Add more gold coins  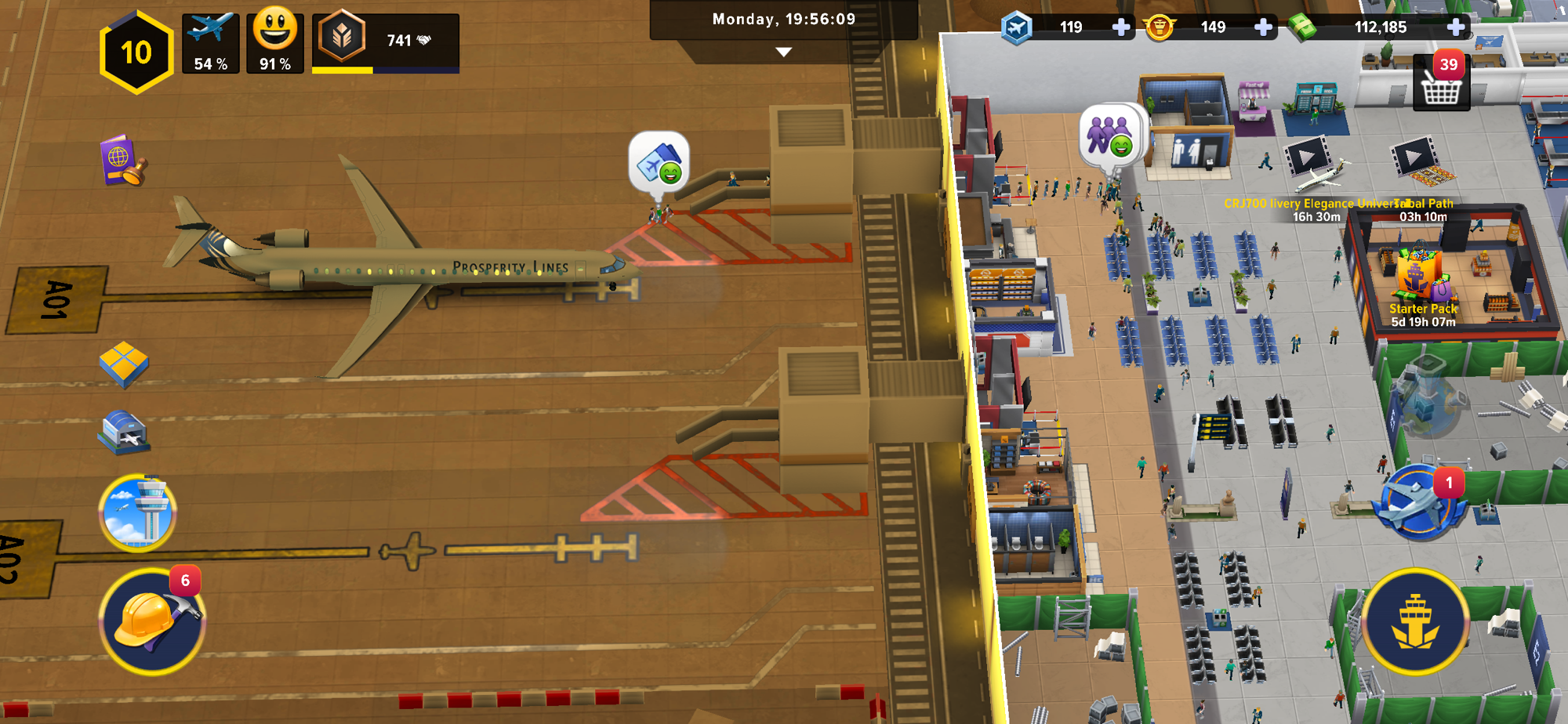tap(1263, 27)
